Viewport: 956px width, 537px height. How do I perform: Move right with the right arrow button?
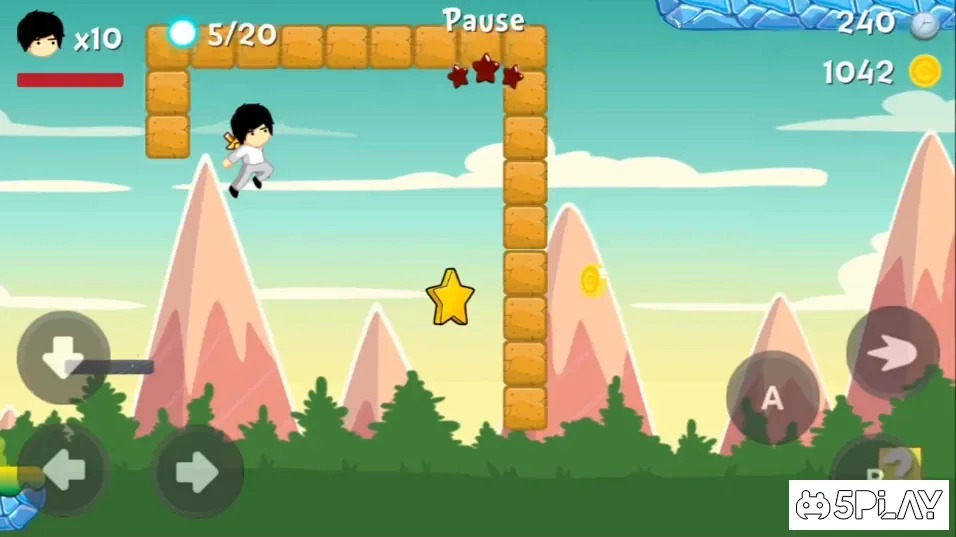tap(198, 471)
